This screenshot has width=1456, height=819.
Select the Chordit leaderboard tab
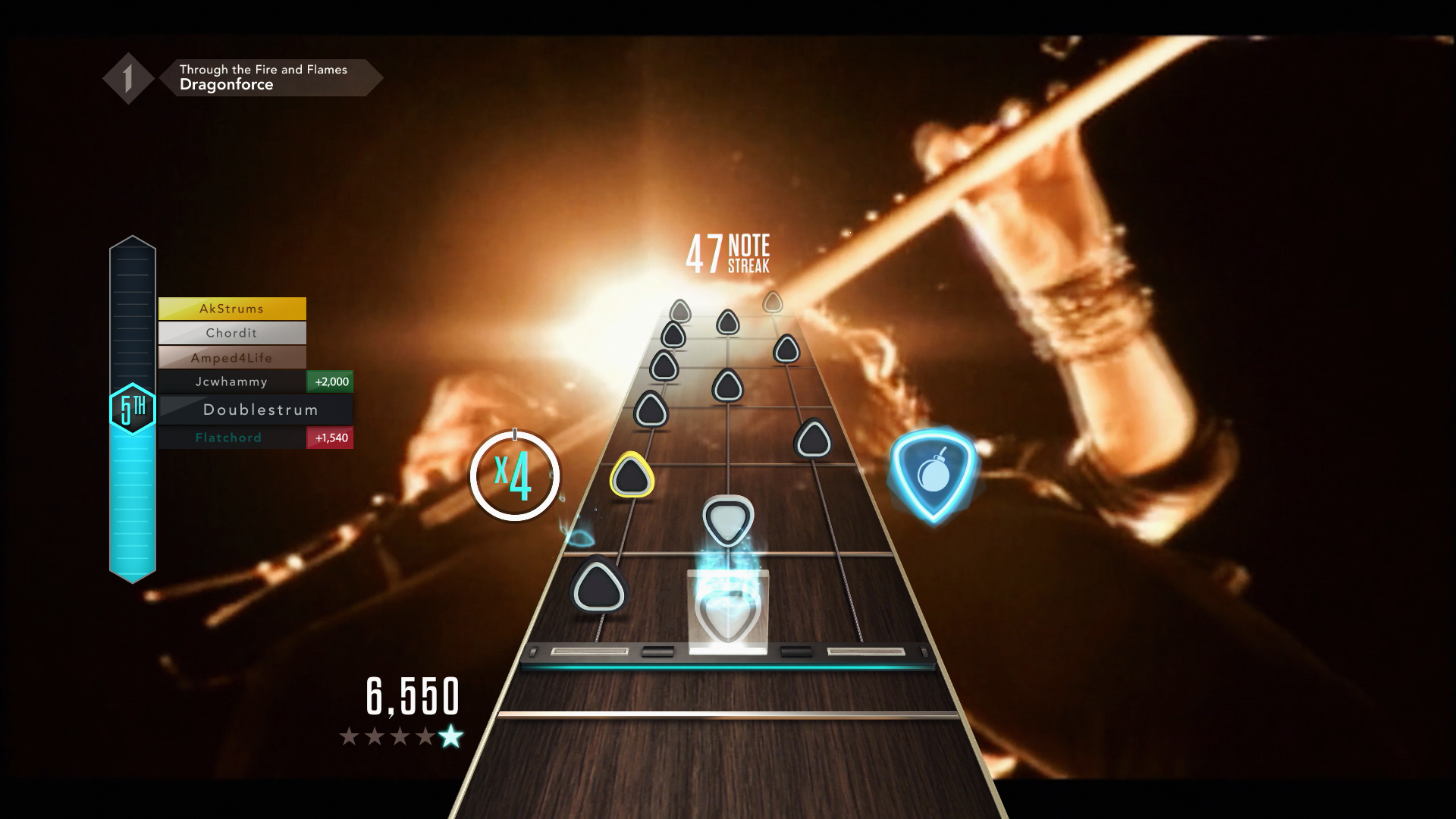click(x=232, y=333)
